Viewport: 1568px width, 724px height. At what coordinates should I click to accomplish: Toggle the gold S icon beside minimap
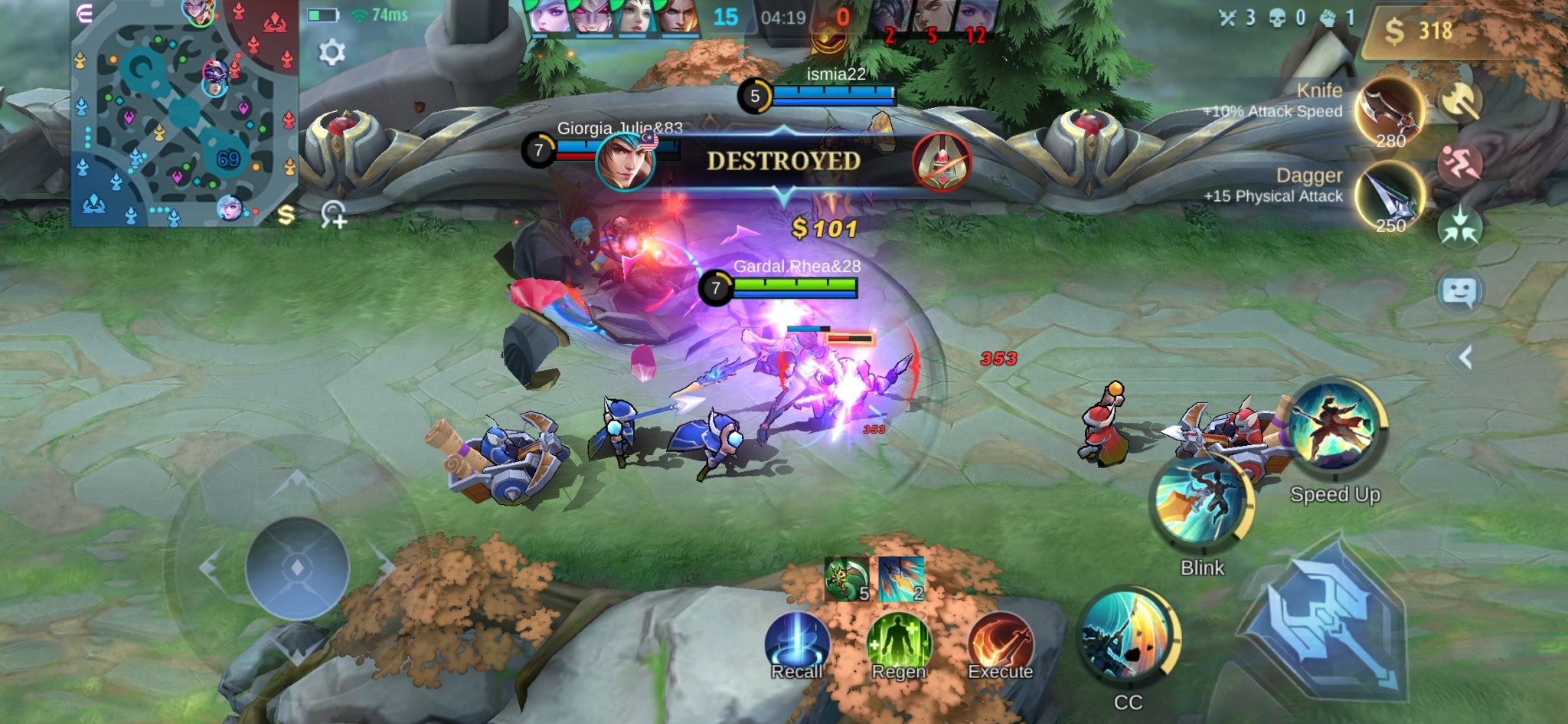click(x=286, y=215)
